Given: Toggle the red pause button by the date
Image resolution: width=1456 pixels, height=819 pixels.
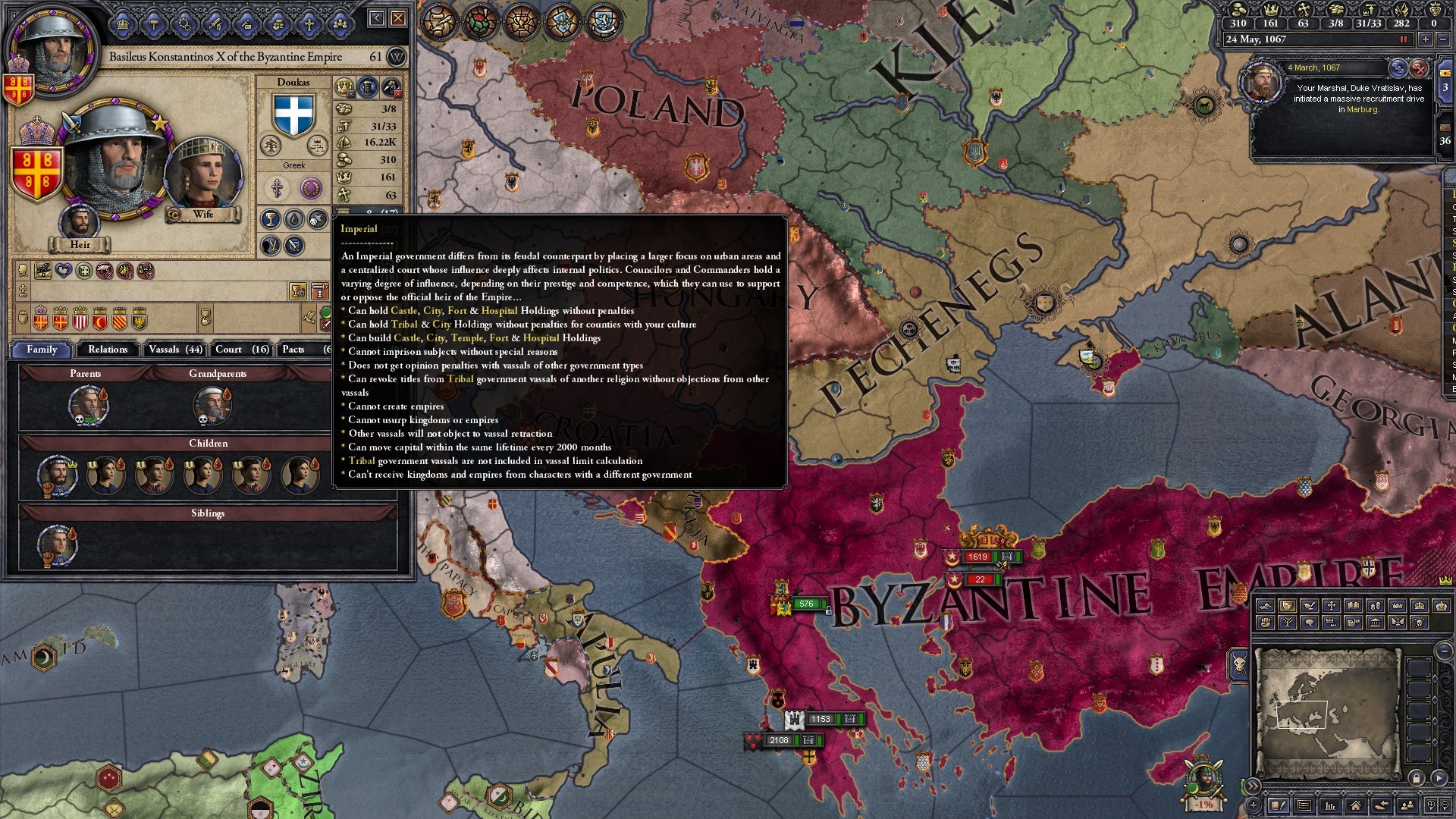Looking at the screenshot, I should point(1404,39).
